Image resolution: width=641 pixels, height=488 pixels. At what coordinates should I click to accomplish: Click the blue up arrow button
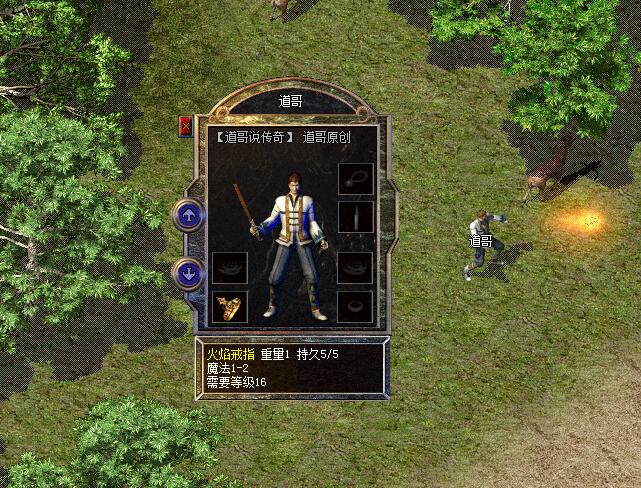pyautogui.click(x=189, y=213)
